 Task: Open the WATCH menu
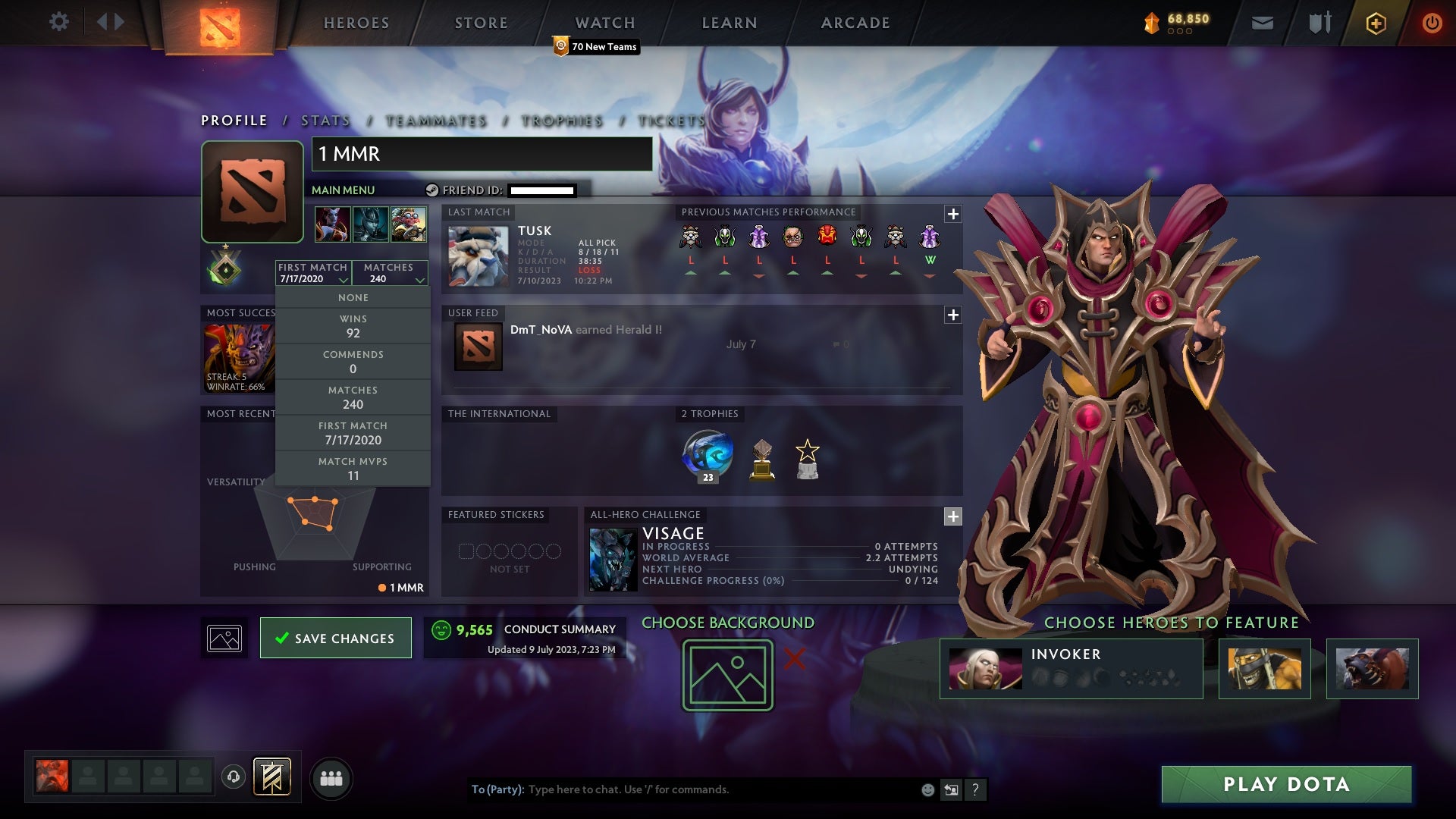(604, 23)
